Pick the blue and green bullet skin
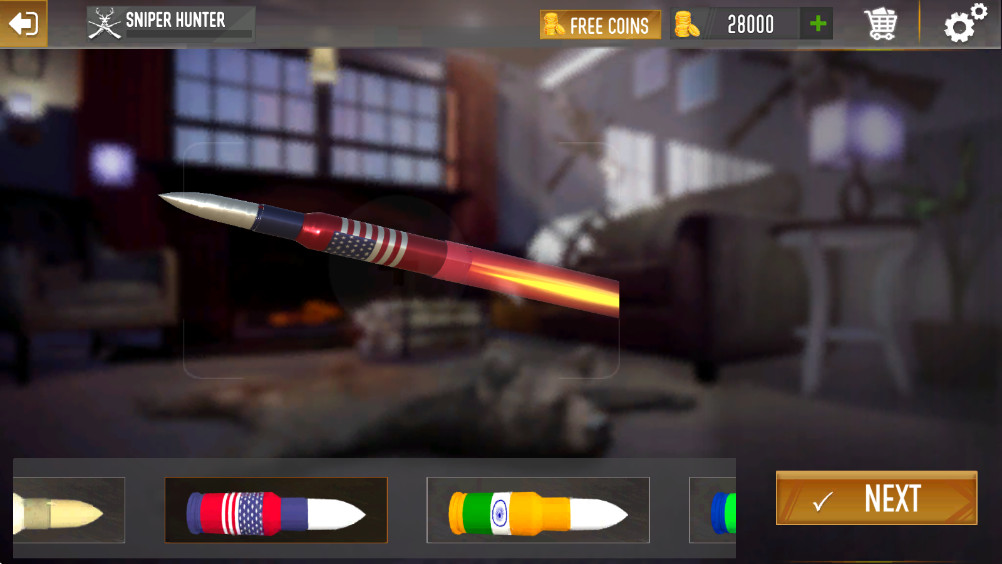This screenshot has width=1002, height=564. point(714,511)
